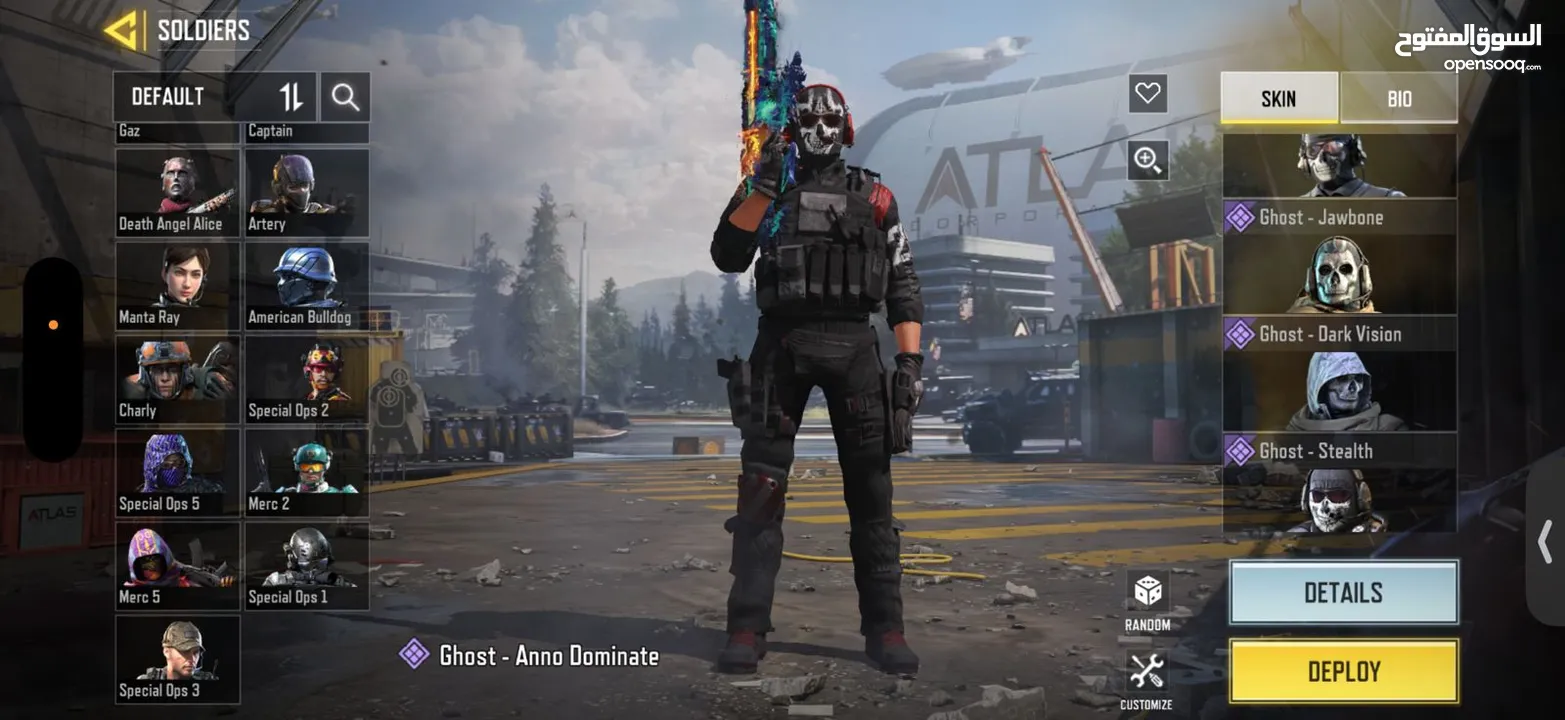
Task: Zoom in on the soldier preview
Action: (x=1148, y=159)
